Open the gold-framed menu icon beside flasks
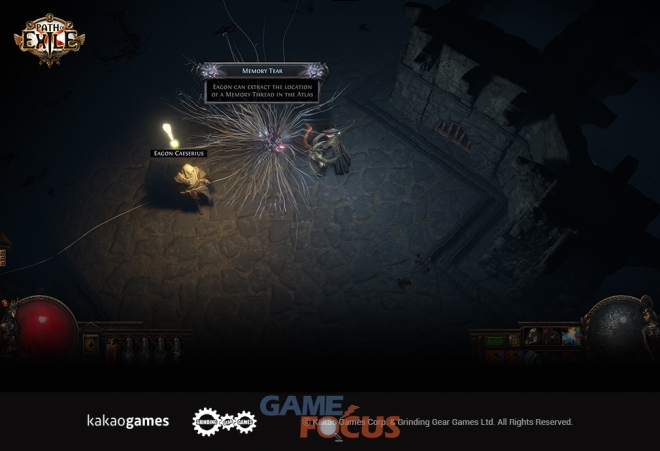The width and height of the screenshot is (660, 451). [x=91, y=344]
